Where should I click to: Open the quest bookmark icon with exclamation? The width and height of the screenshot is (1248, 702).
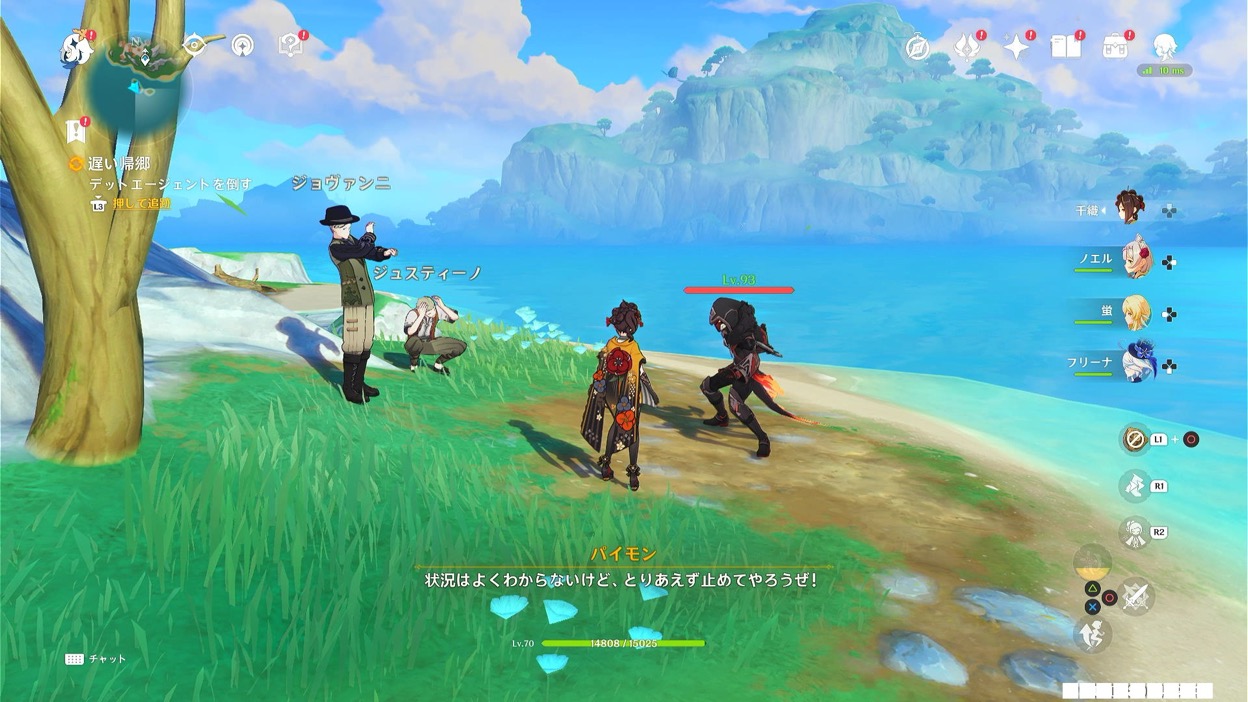pyautogui.click(x=75, y=130)
